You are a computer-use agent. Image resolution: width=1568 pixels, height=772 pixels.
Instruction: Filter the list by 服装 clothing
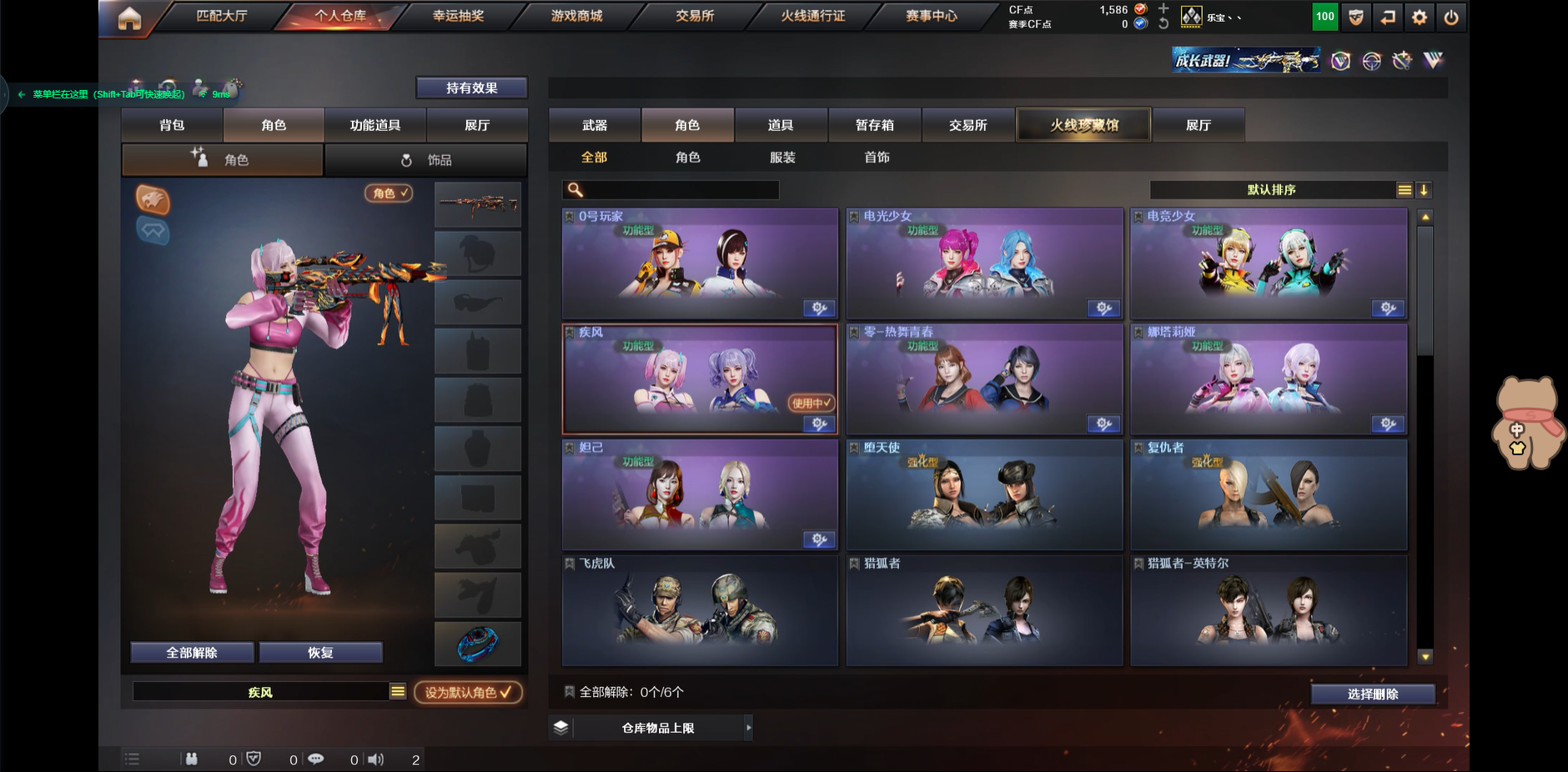[x=782, y=158]
